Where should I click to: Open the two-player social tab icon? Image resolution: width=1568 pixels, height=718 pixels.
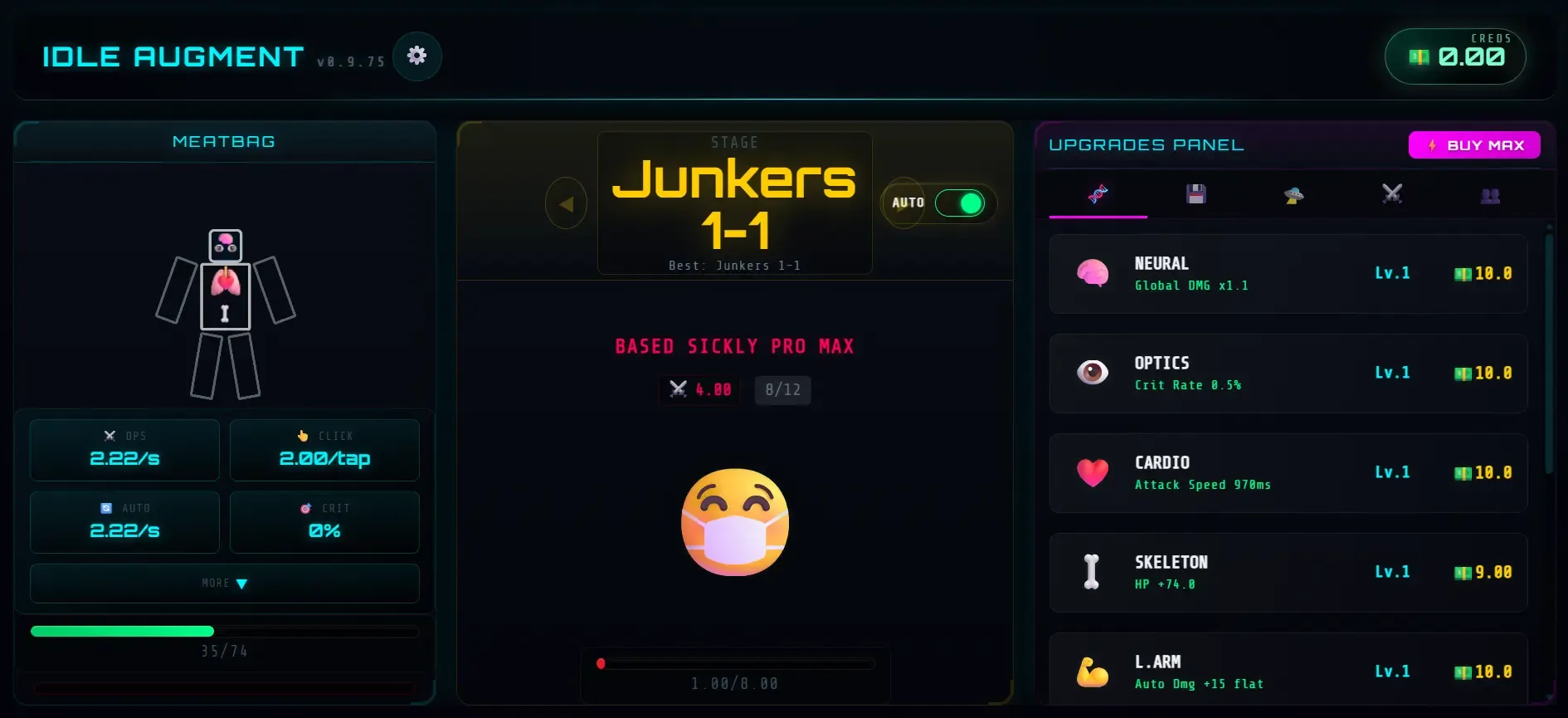pyautogui.click(x=1491, y=195)
